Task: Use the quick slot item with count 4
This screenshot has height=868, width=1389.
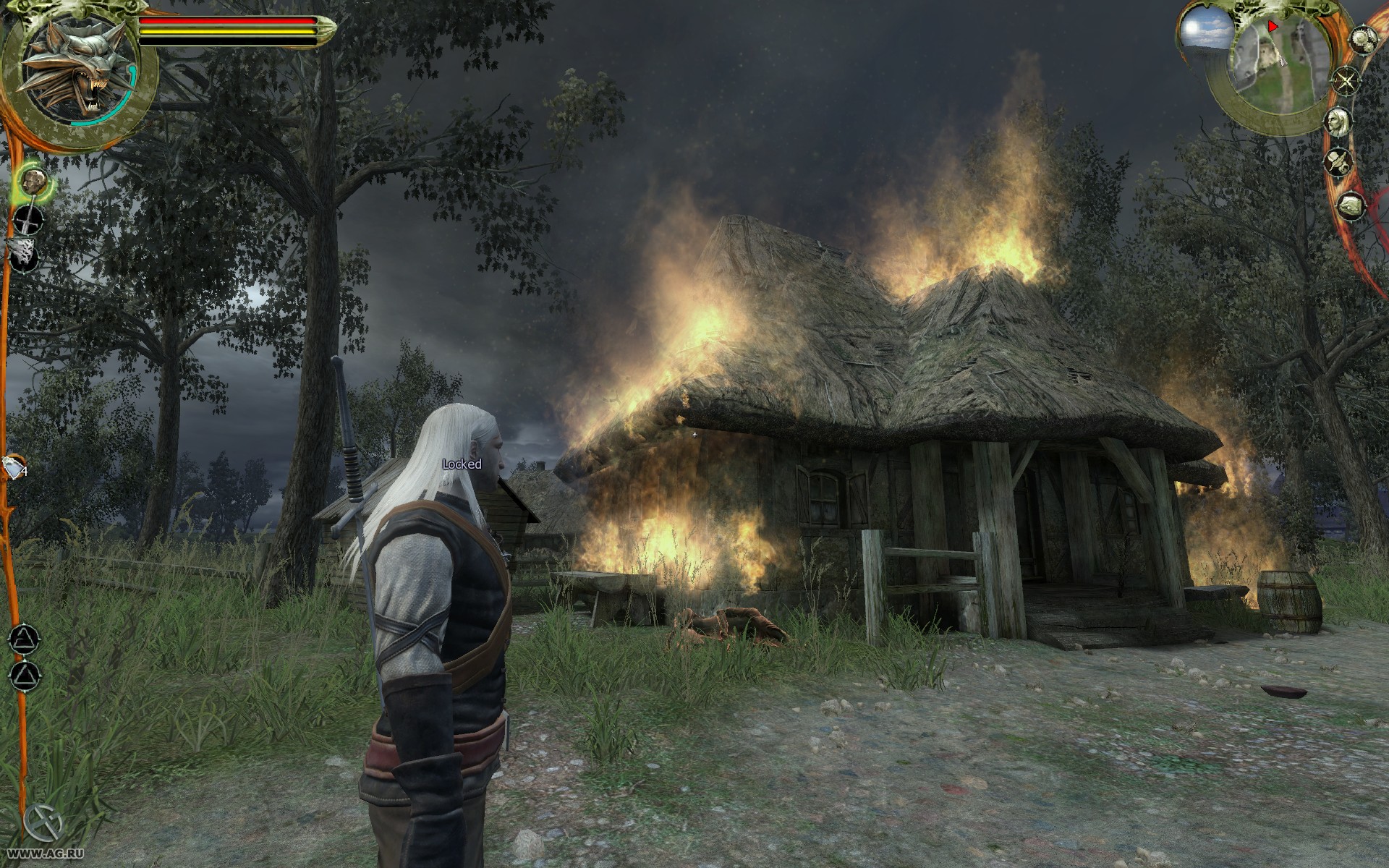Action: pyautogui.click(x=14, y=469)
